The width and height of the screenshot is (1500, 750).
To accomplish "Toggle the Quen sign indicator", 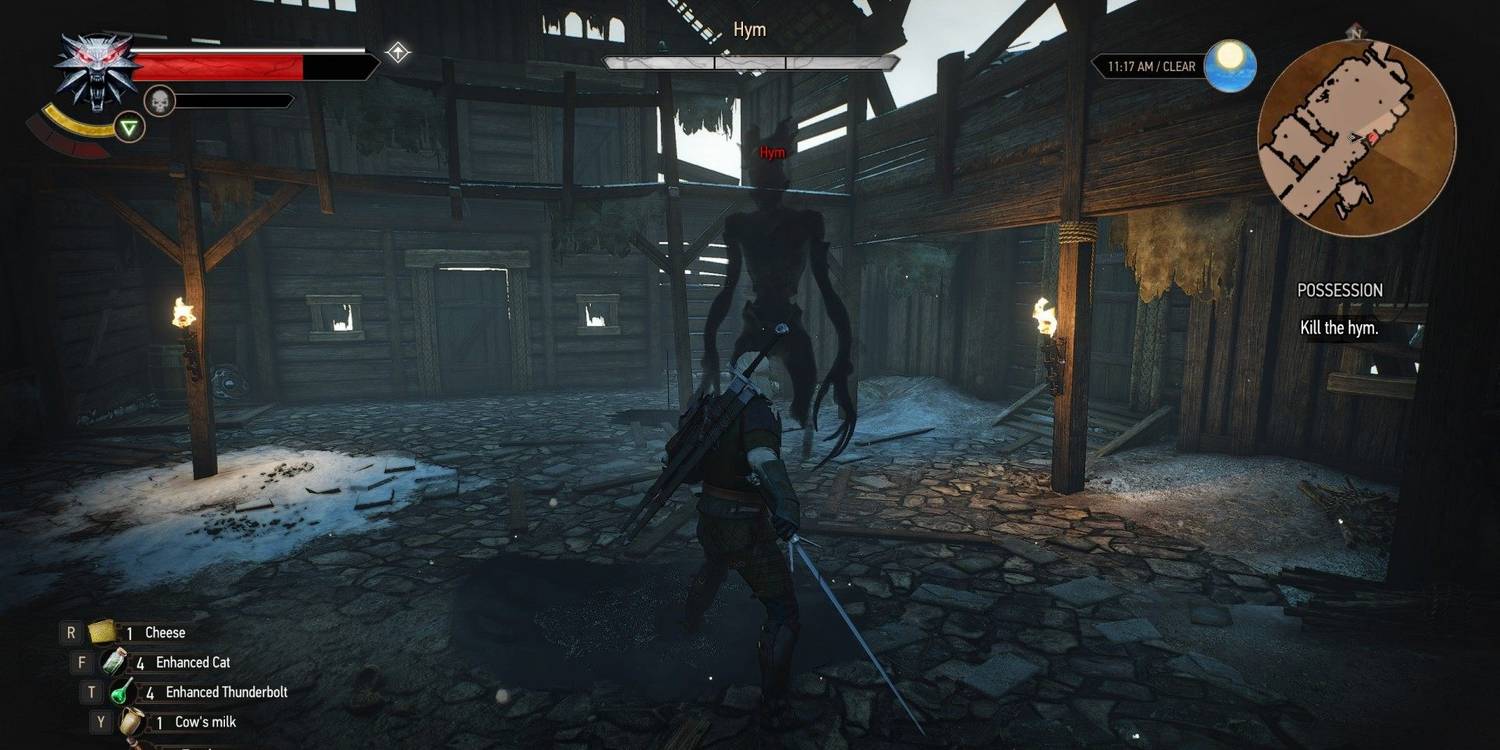I will pyautogui.click(x=128, y=128).
